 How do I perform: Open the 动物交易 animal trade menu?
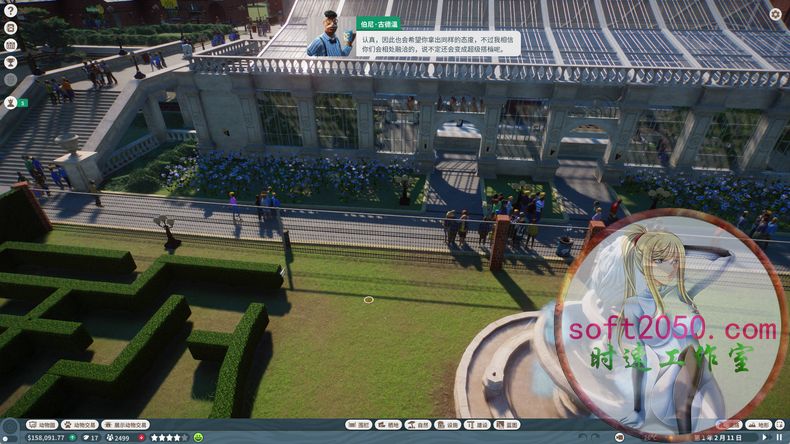pyautogui.click(x=80, y=425)
